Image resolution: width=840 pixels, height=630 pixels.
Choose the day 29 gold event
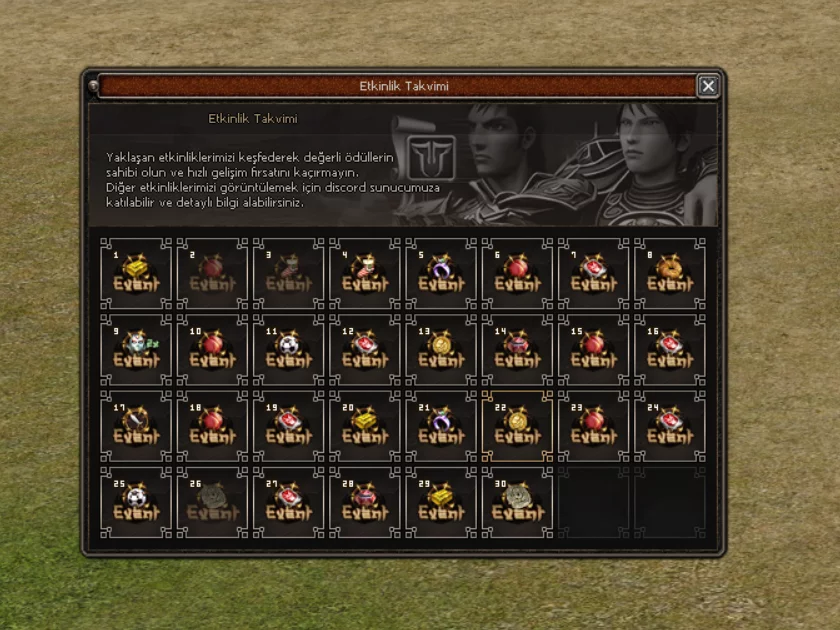coord(441,503)
